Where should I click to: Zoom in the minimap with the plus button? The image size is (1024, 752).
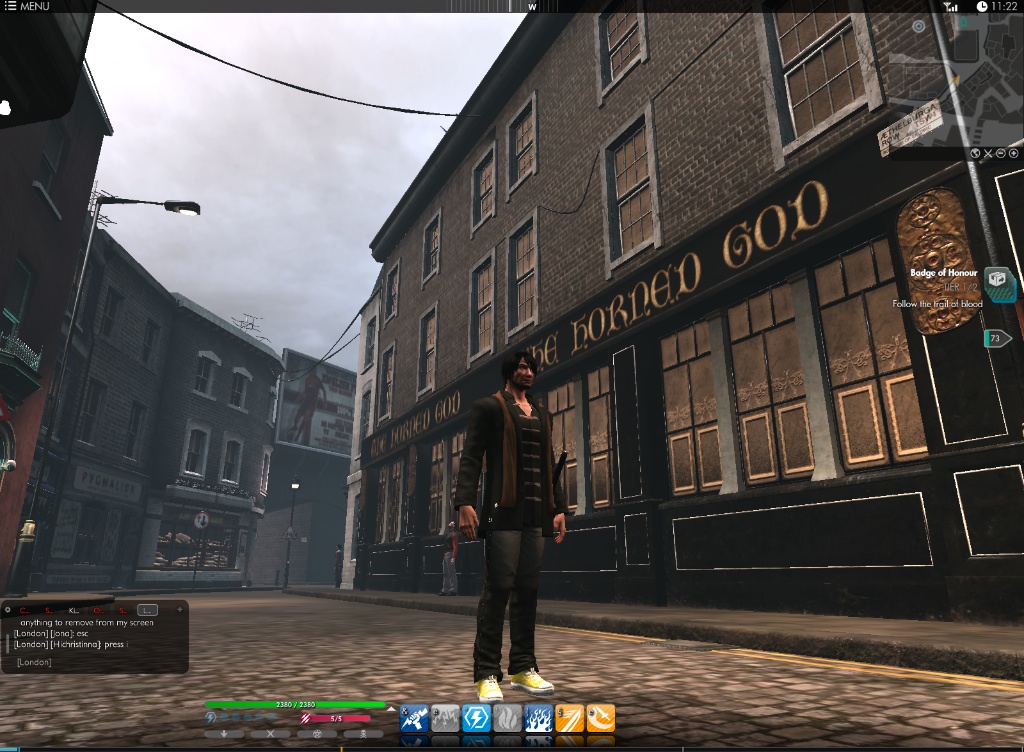point(1014,153)
